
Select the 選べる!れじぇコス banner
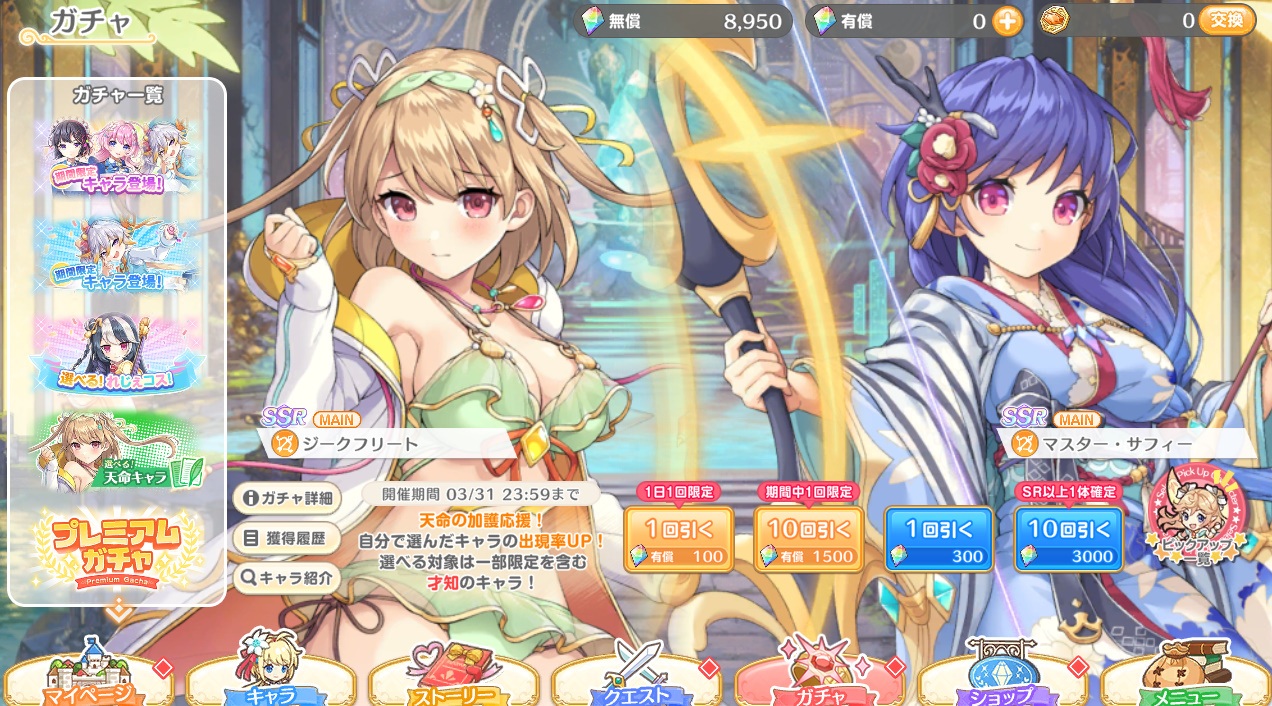click(118, 355)
